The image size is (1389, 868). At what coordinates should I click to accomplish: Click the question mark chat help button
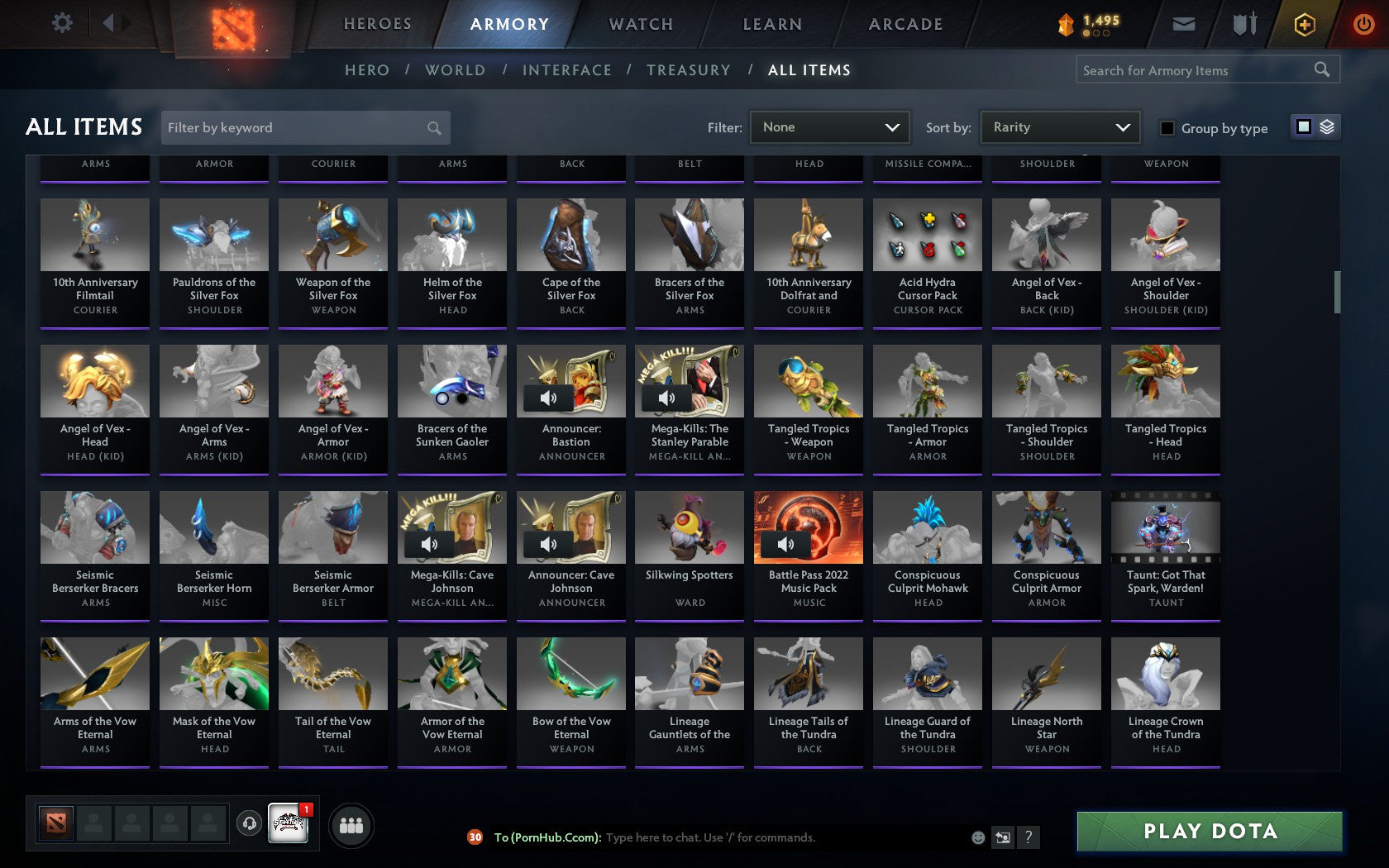click(1028, 837)
